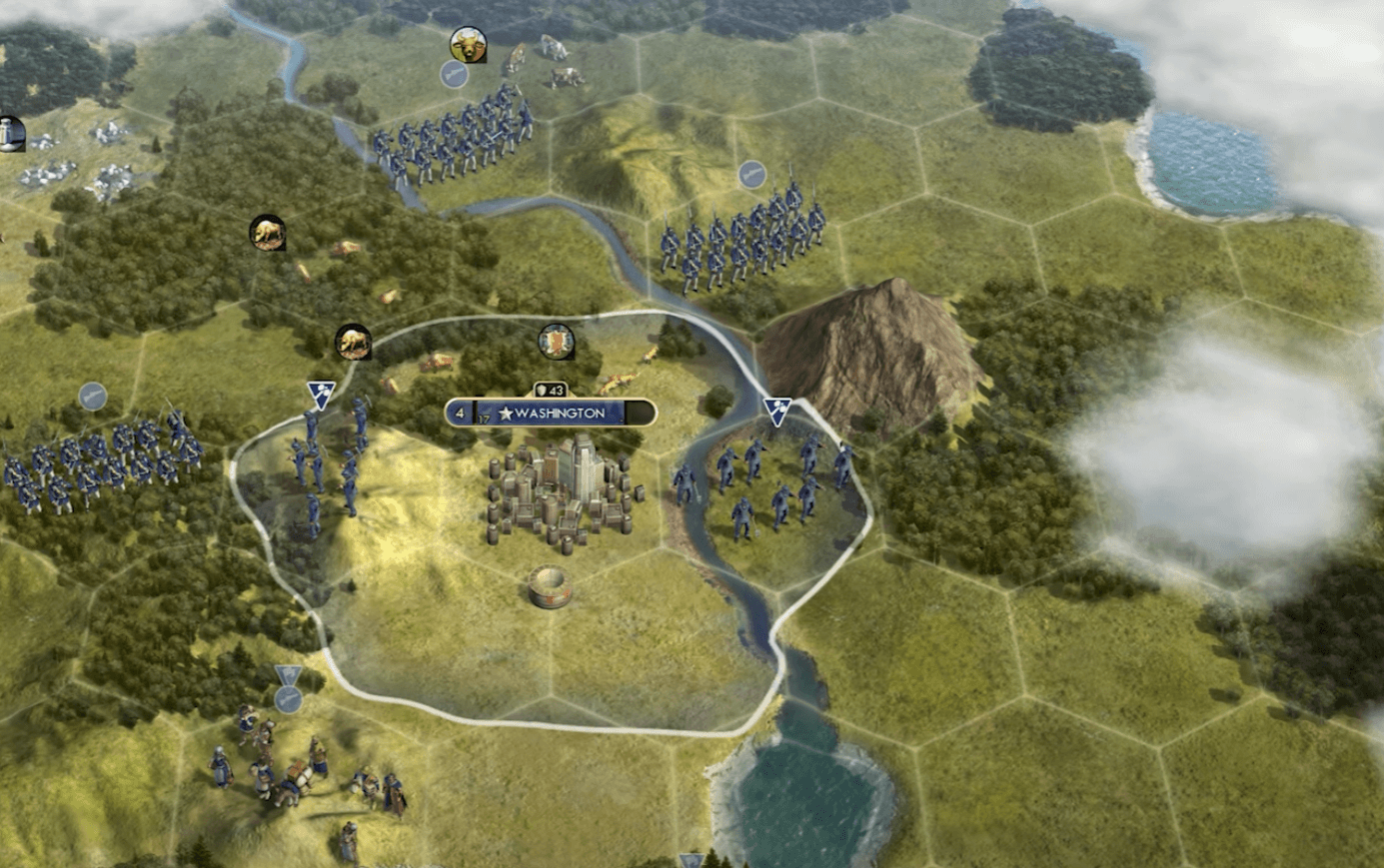Click the population number 4 on Washington's banner
The image size is (1384, 868).
coord(459,412)
